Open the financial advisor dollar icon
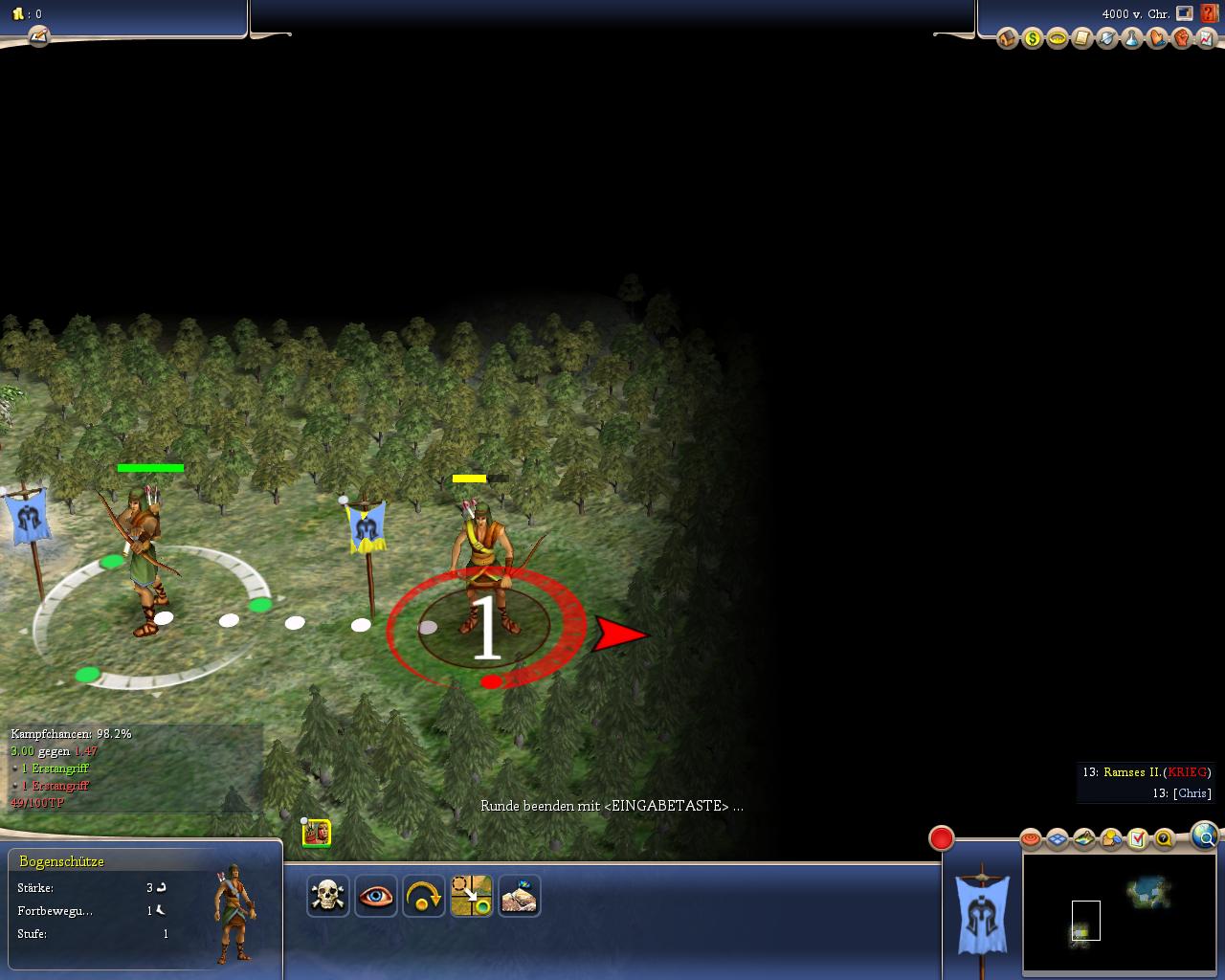Screen dimensions: 1225x980 1032,39
